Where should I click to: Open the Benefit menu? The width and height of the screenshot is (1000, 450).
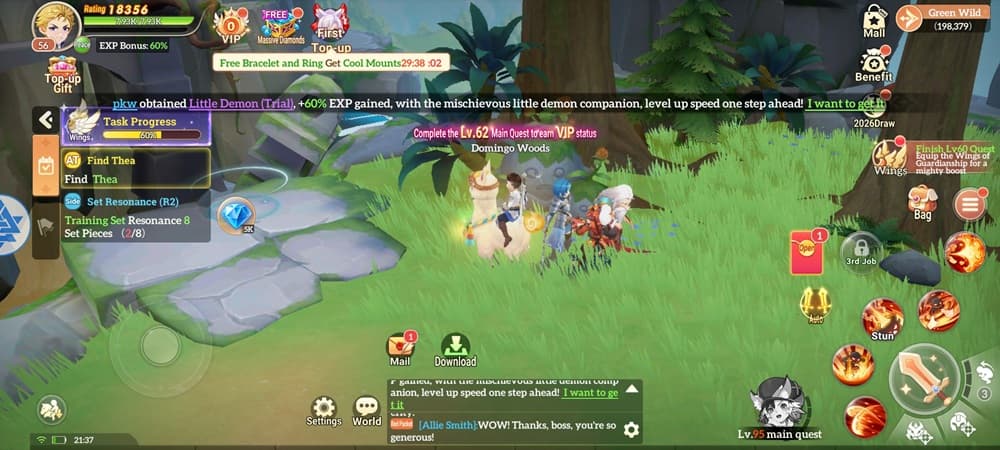coord(874,61)
